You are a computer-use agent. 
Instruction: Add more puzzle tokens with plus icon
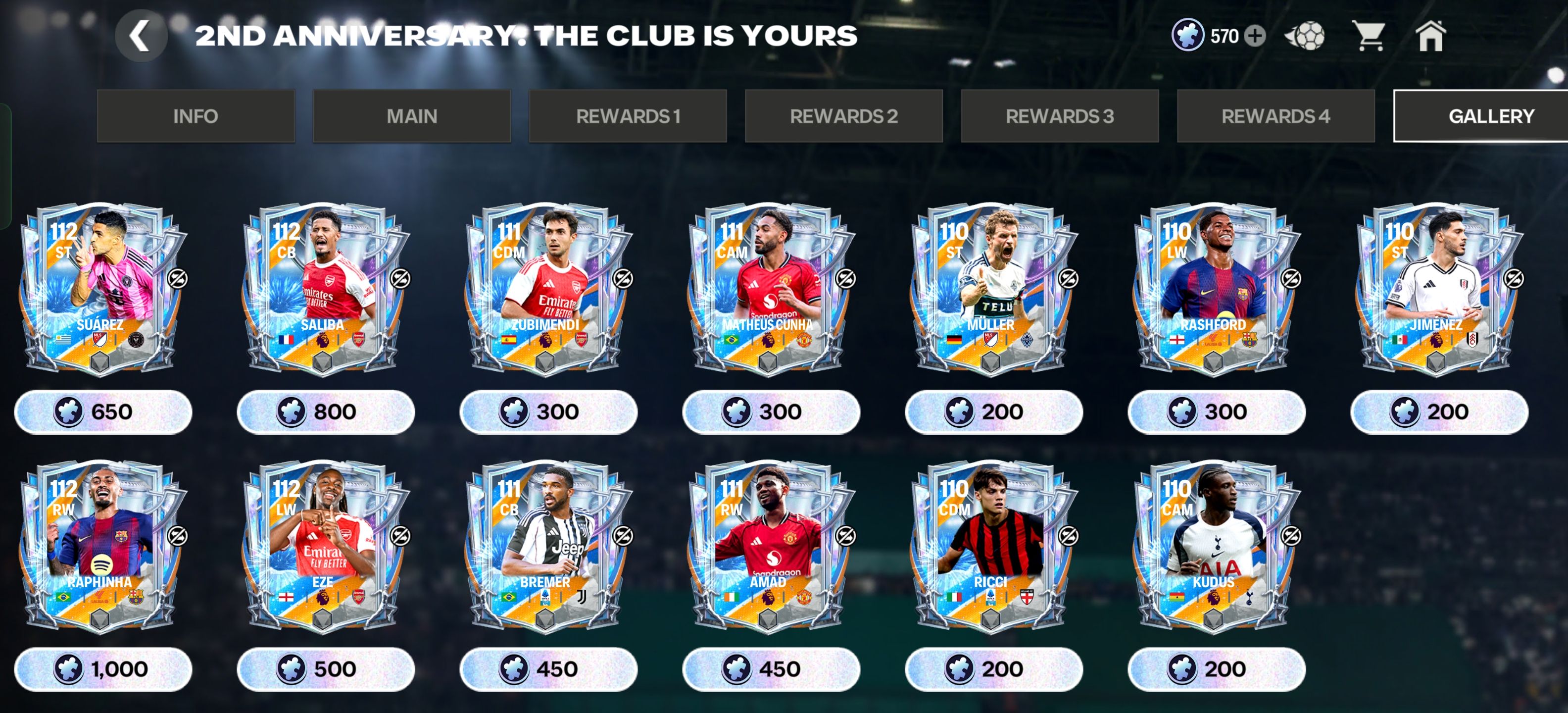(x=1255, y=36)
